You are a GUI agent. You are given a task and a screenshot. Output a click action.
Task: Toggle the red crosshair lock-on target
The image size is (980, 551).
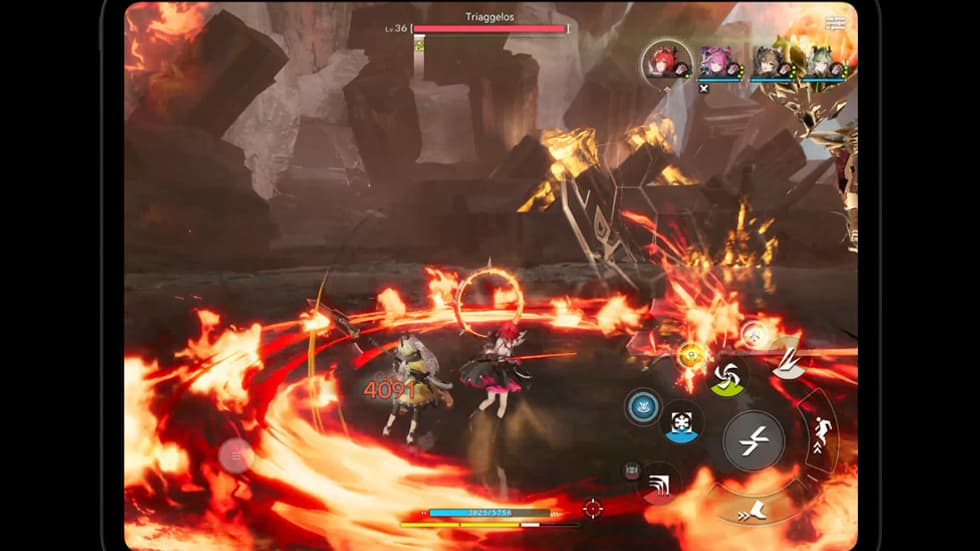point(593,508)
